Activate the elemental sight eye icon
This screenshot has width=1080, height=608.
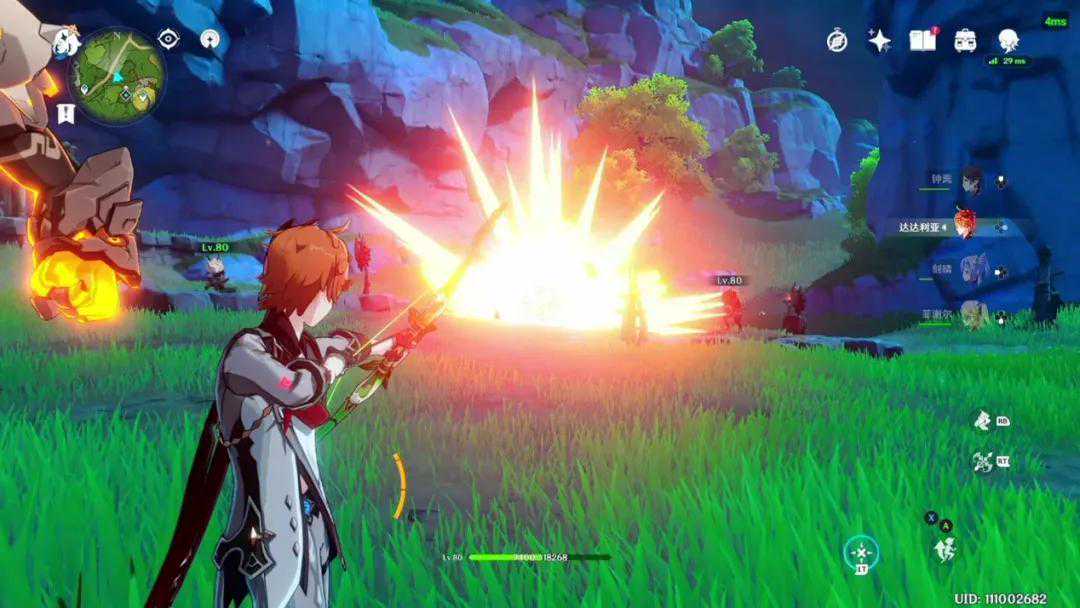pos(169,39)
